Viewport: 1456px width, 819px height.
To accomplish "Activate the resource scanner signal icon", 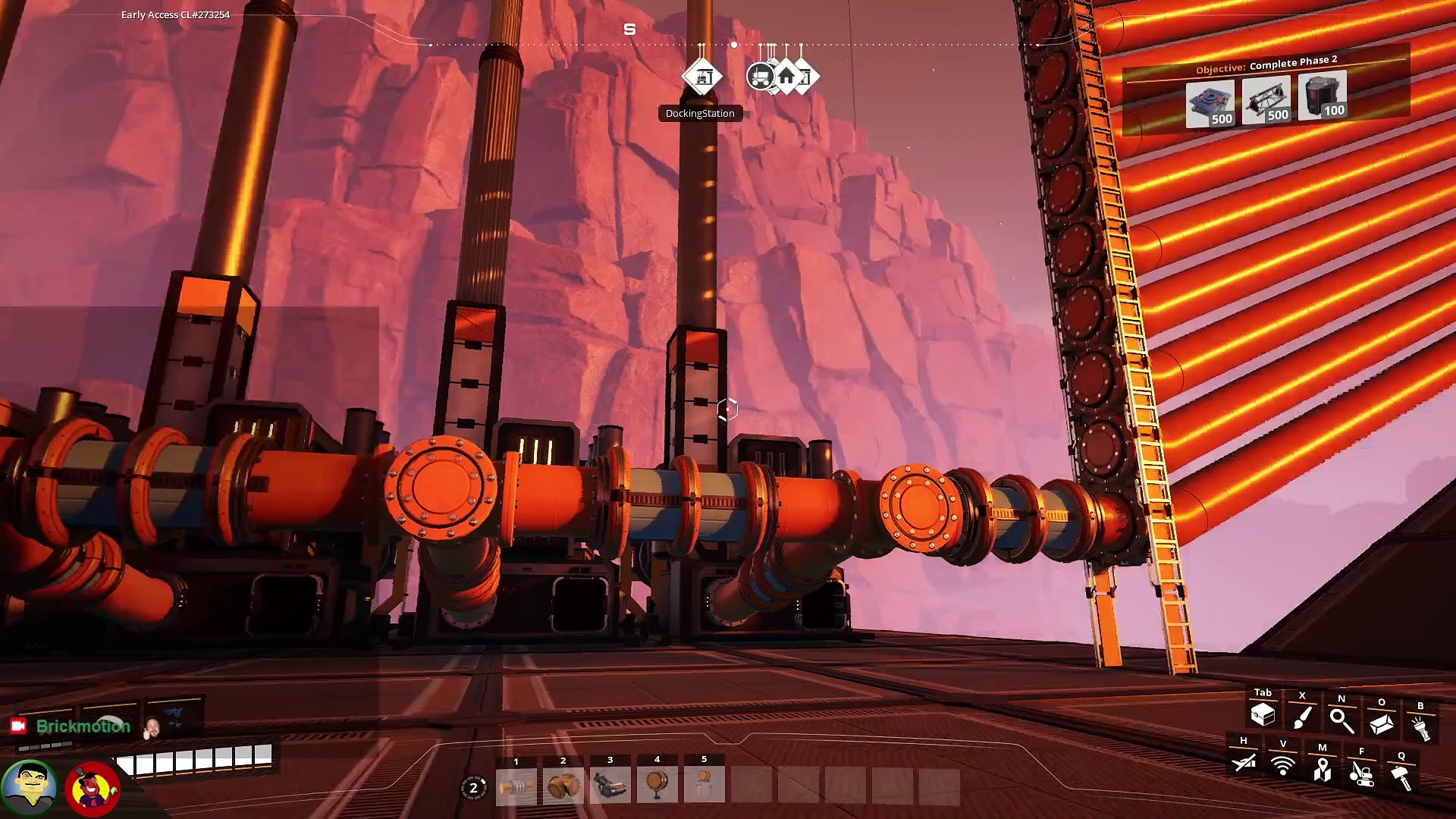I will pyautogui.click(x=1283, y=766).
